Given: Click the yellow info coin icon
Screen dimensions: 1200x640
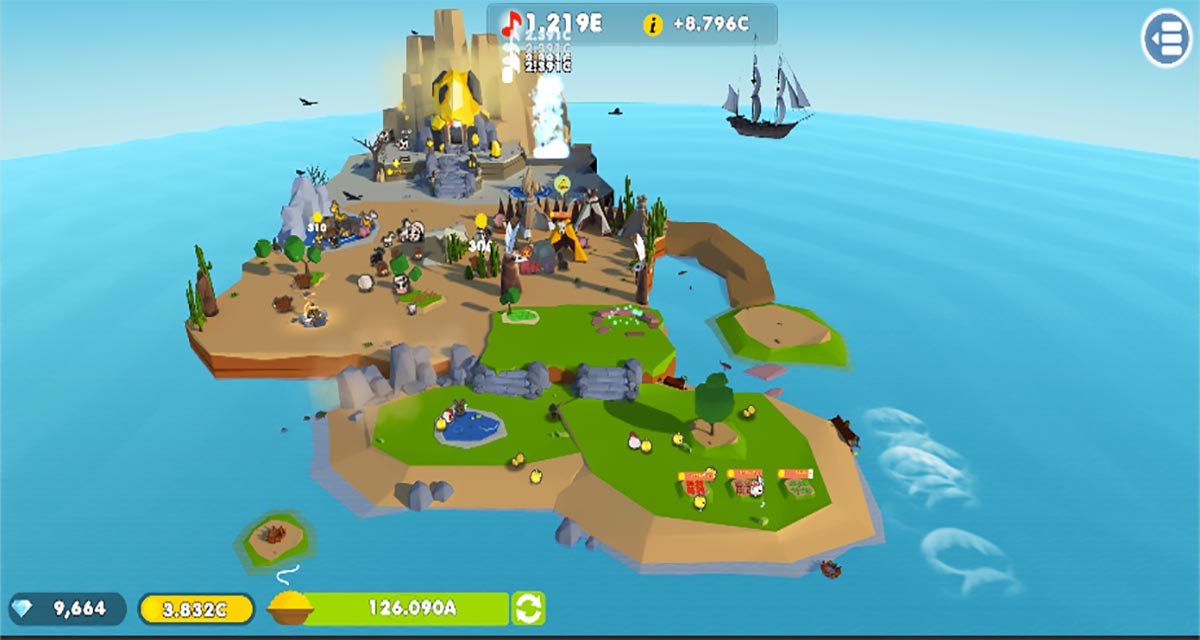Looking at the screenshot, I should (653, 25).
